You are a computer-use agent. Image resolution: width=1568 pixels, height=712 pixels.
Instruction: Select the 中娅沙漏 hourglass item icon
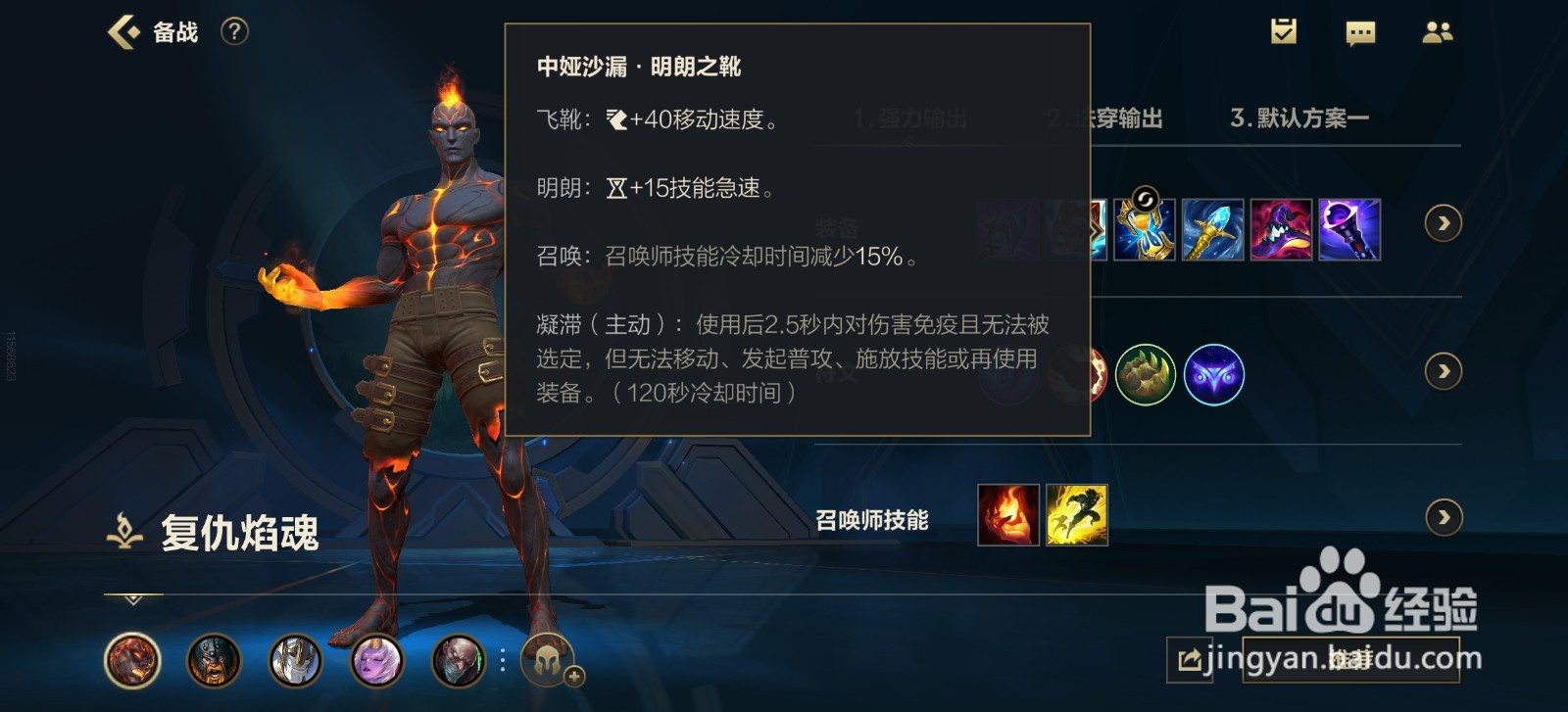(x=1144, y=227)
